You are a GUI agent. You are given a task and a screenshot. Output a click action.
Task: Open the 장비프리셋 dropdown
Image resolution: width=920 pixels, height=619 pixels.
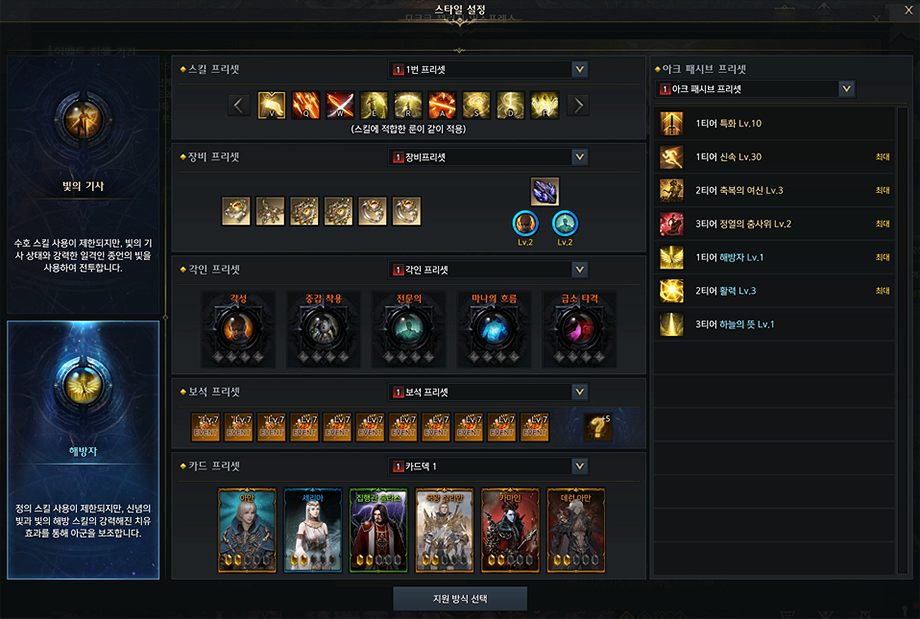point(580,157)
